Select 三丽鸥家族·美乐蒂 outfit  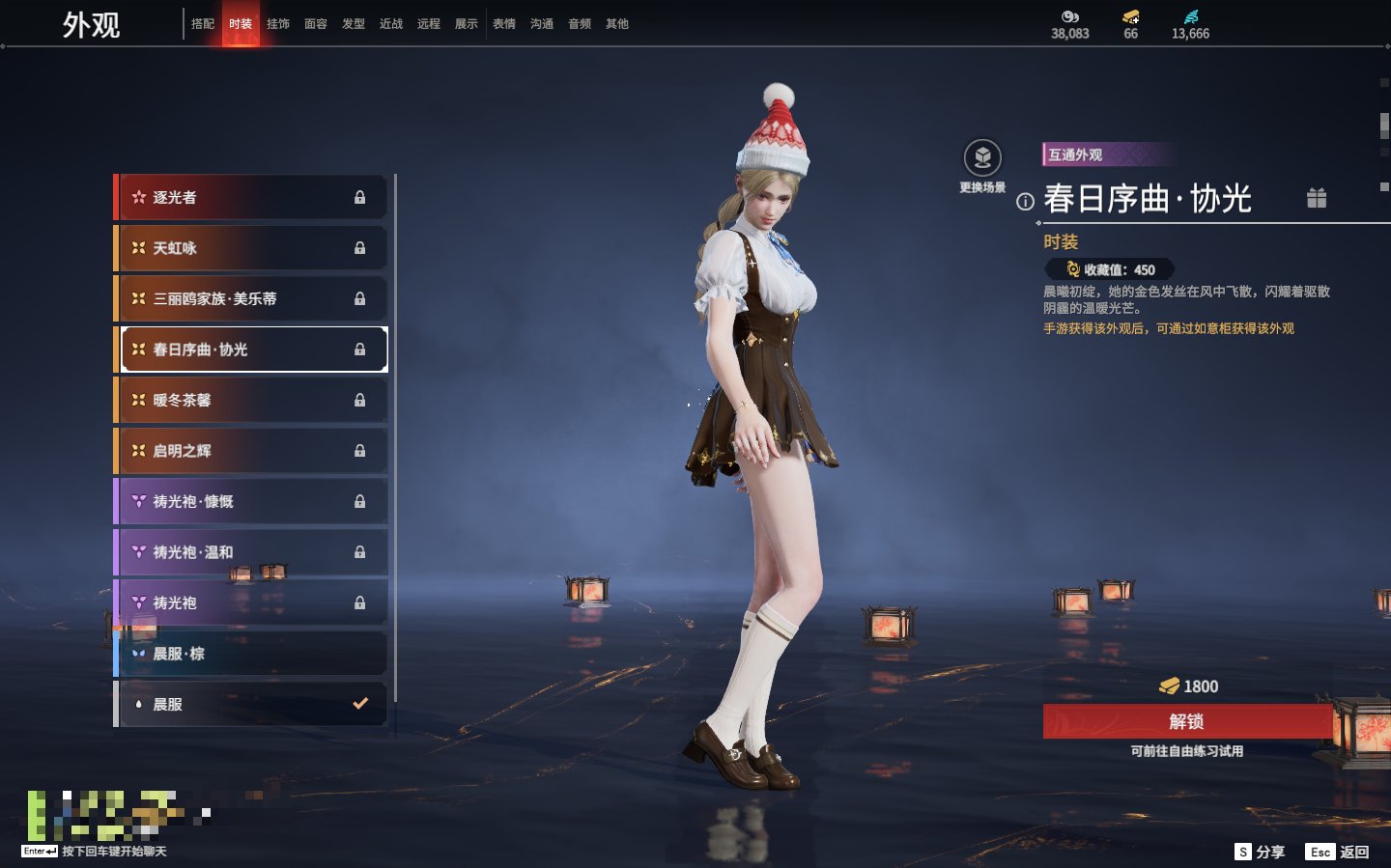(251, 299)
